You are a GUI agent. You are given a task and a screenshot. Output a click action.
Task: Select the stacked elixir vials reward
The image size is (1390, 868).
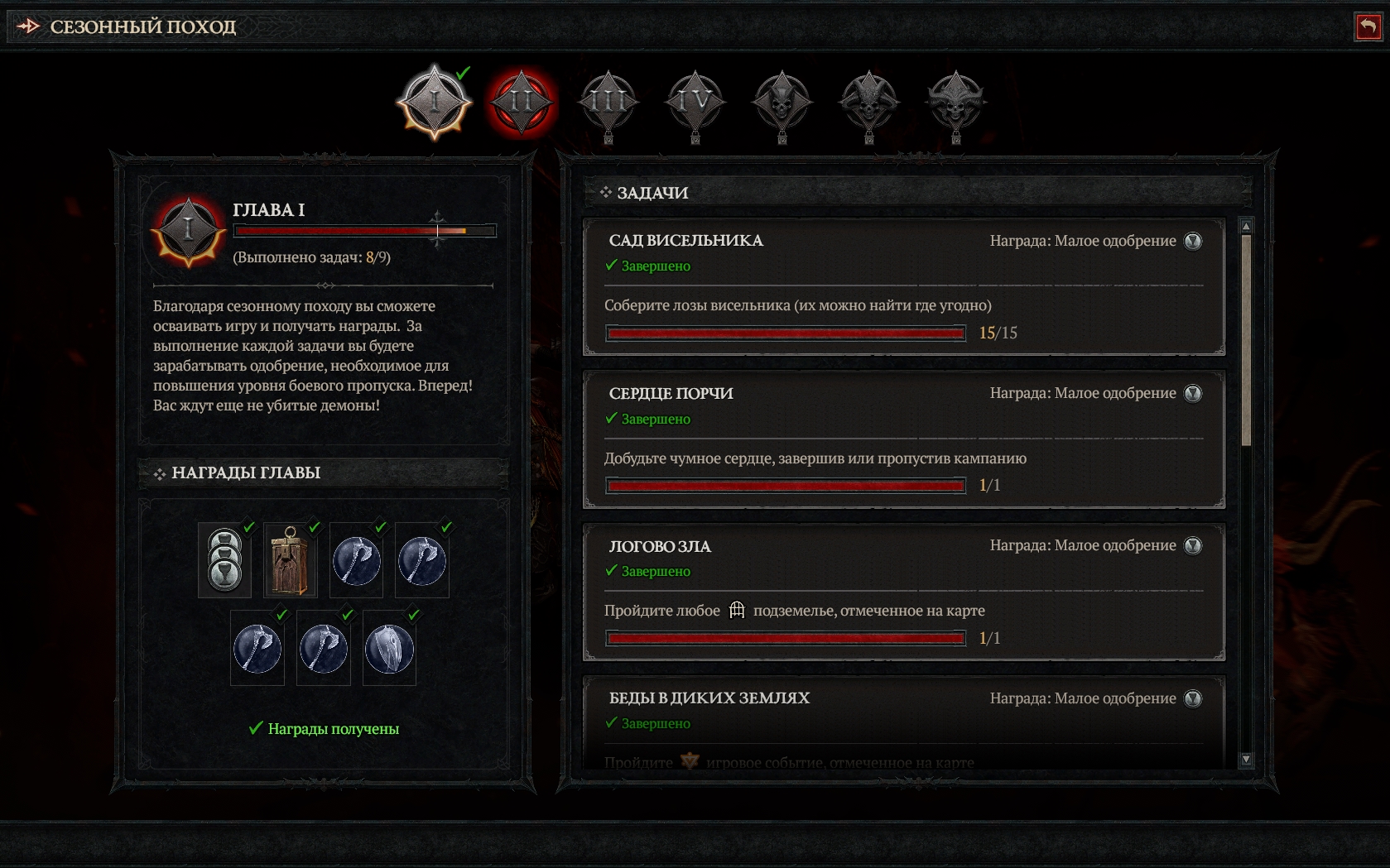pyautogui.click(x=224, y=561)
